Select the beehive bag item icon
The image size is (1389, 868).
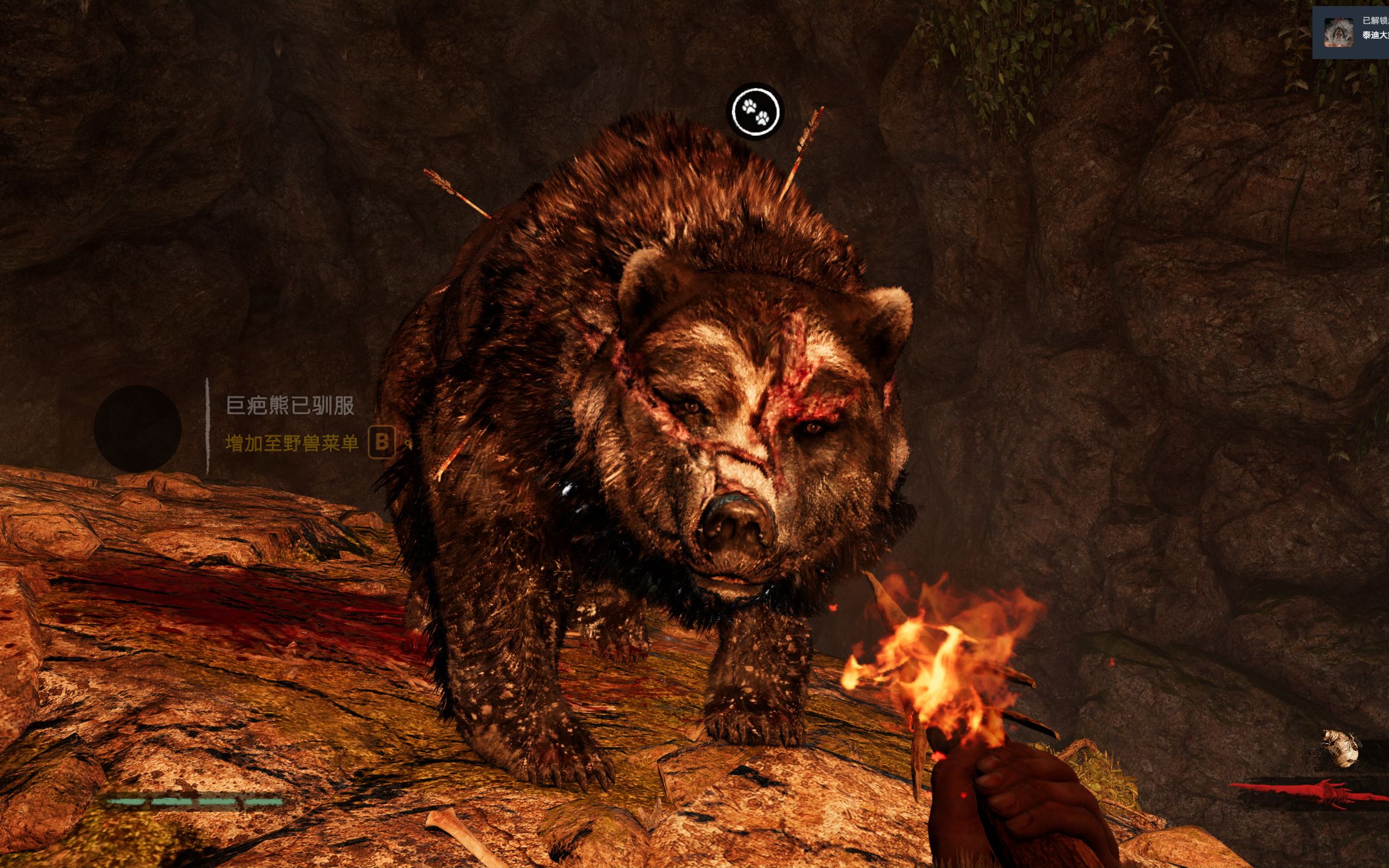[1342, 748]
